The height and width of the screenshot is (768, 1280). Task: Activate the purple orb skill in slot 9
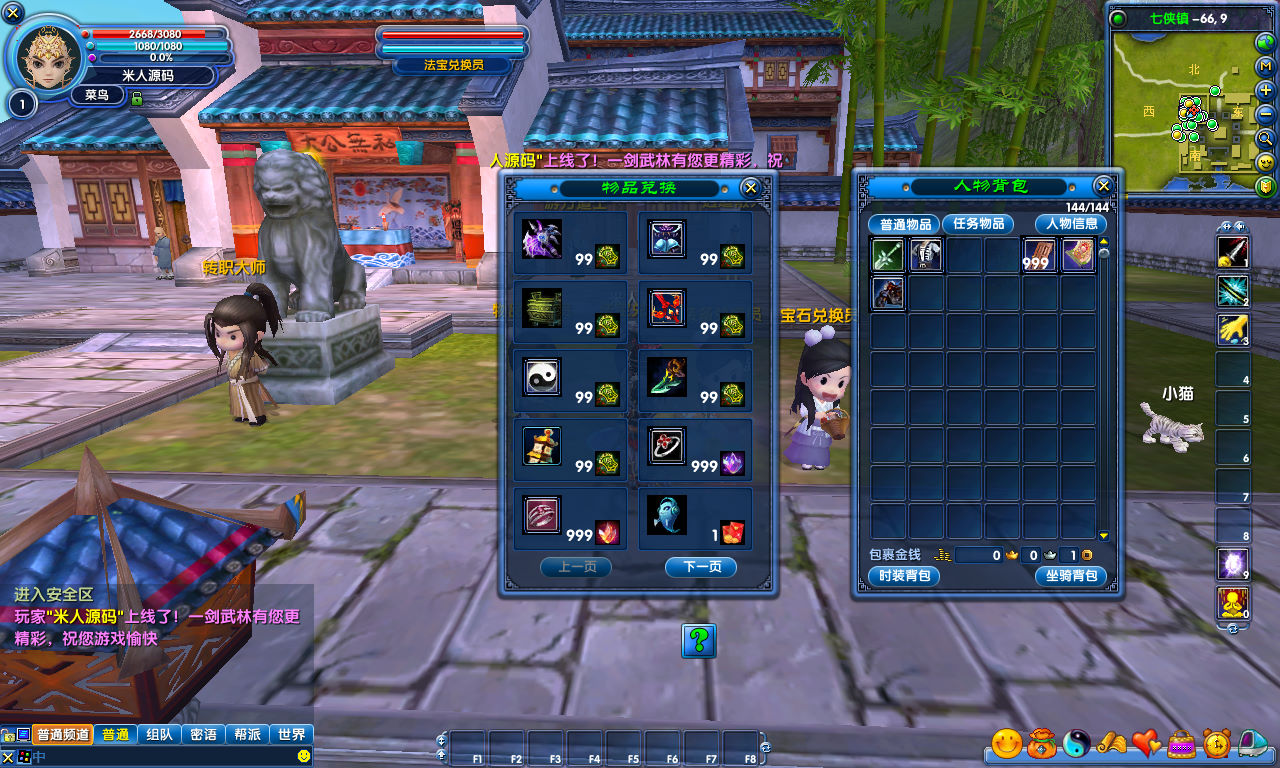tap(1232, 564)
